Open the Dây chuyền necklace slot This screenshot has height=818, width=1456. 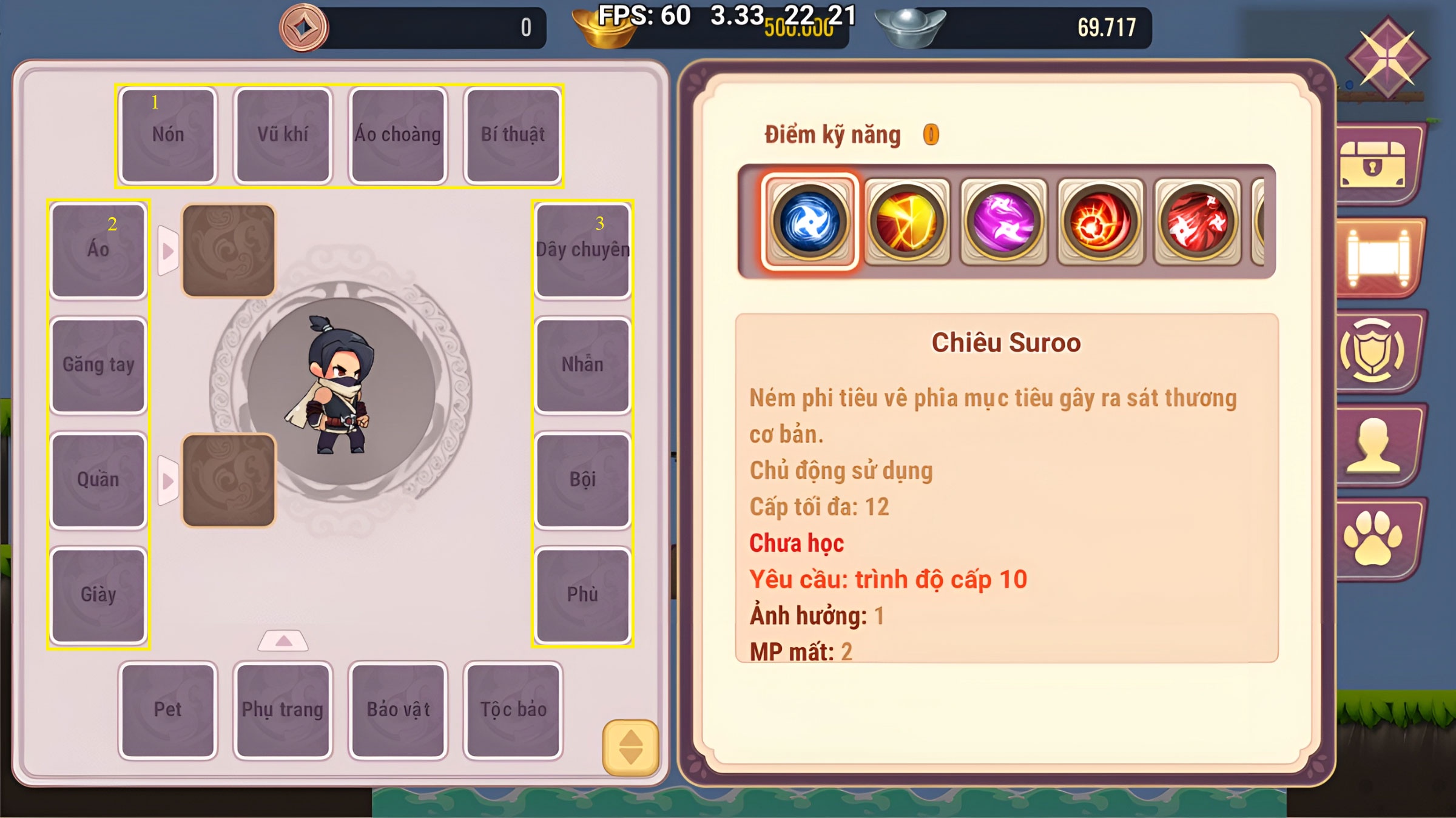pos(582,250)
